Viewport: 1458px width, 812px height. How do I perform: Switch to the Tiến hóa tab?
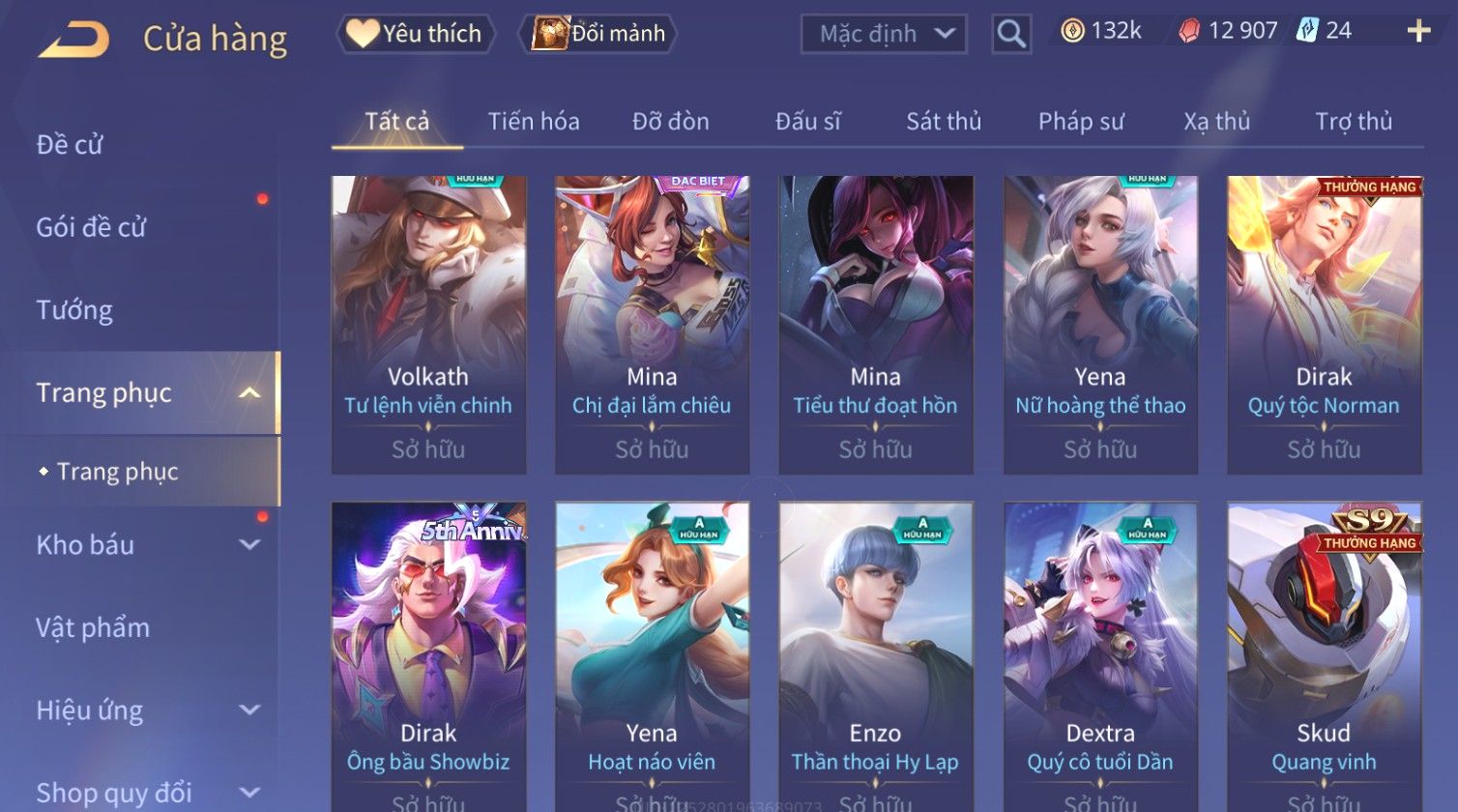coord(533,122)
